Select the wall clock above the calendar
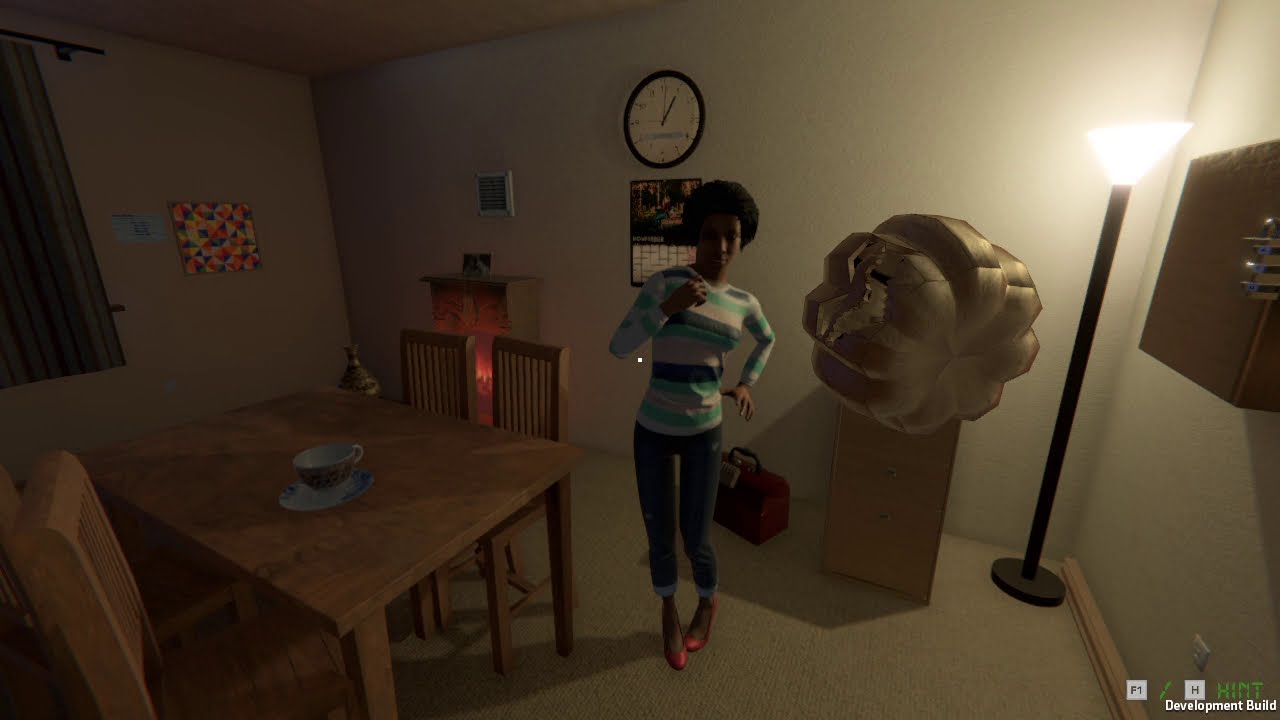 point(662,117)
